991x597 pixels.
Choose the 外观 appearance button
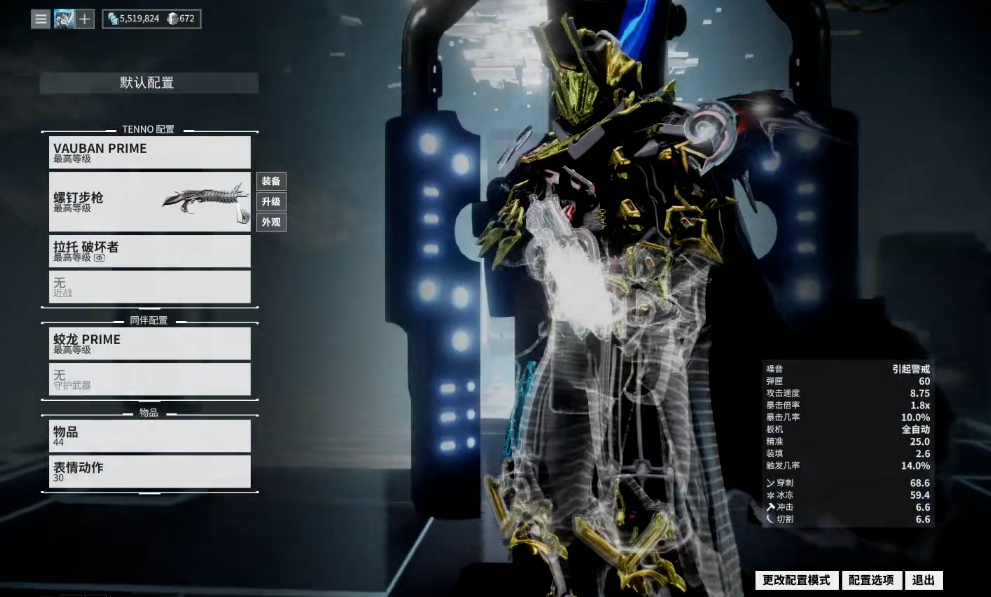click(x=271, y=222)
